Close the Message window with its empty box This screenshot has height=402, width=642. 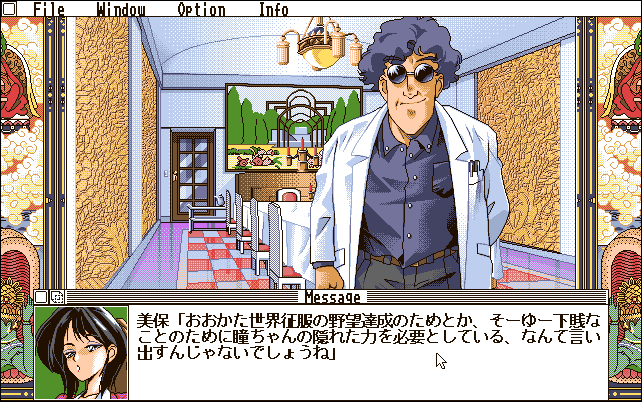(x=41, y=297)
